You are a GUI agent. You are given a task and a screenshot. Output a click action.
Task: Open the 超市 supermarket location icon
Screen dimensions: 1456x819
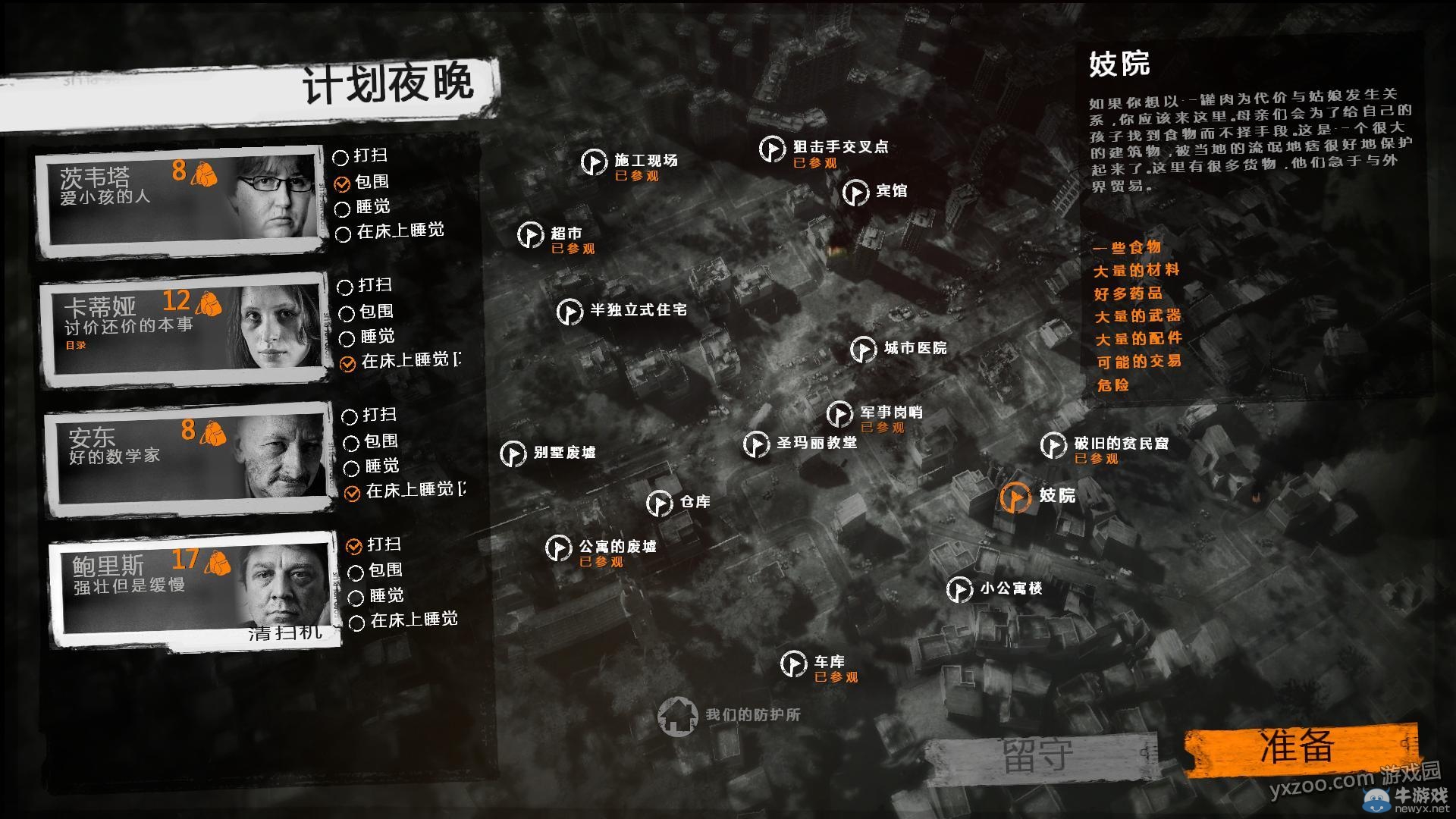[531, 236]
